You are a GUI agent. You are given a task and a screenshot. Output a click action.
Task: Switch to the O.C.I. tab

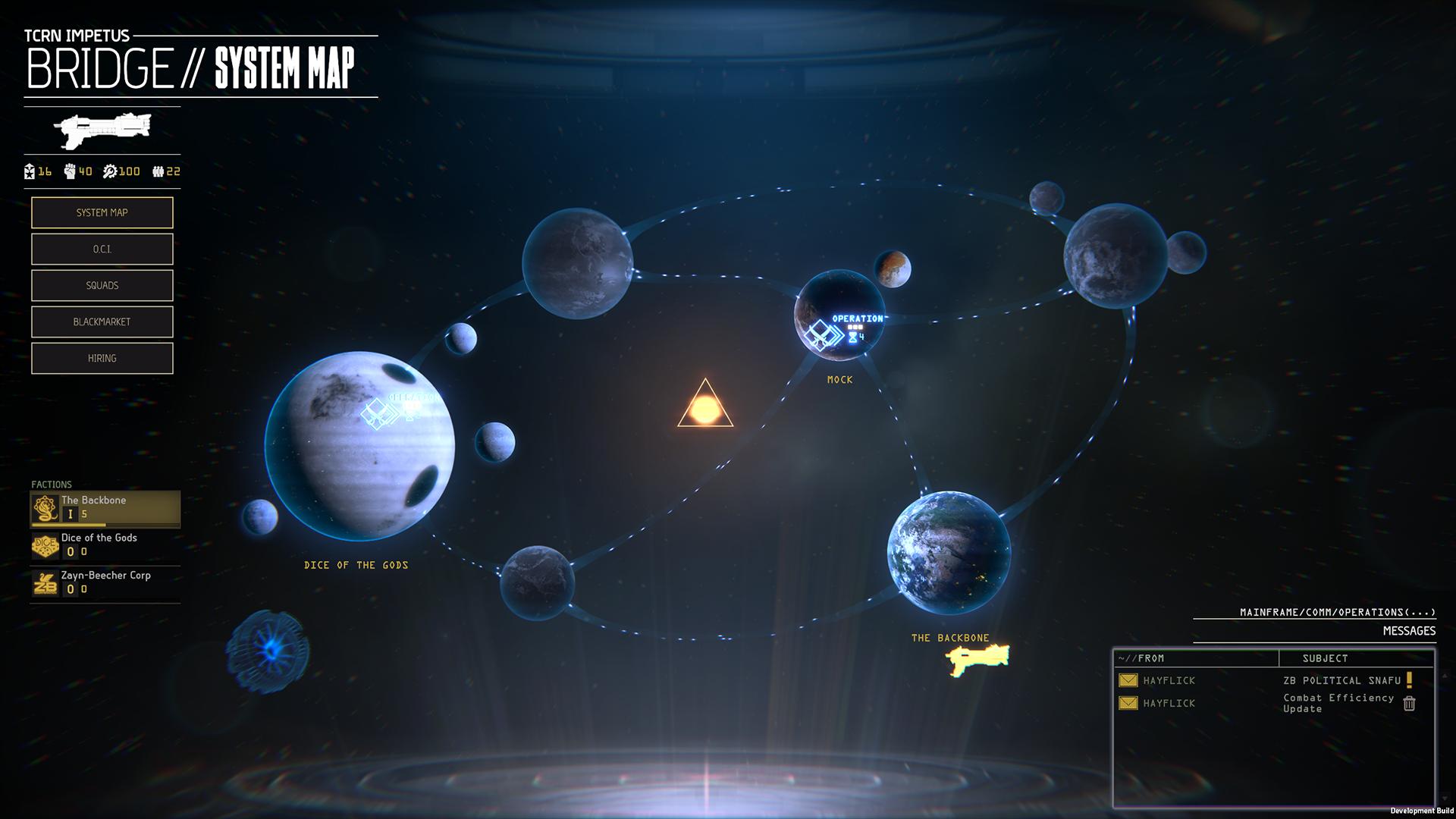tap(102, 249)
